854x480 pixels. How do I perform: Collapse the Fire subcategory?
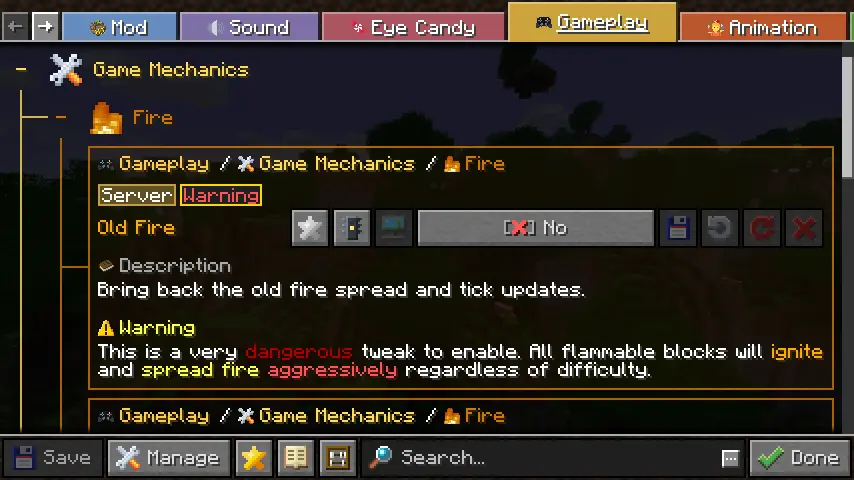point(61,118)
